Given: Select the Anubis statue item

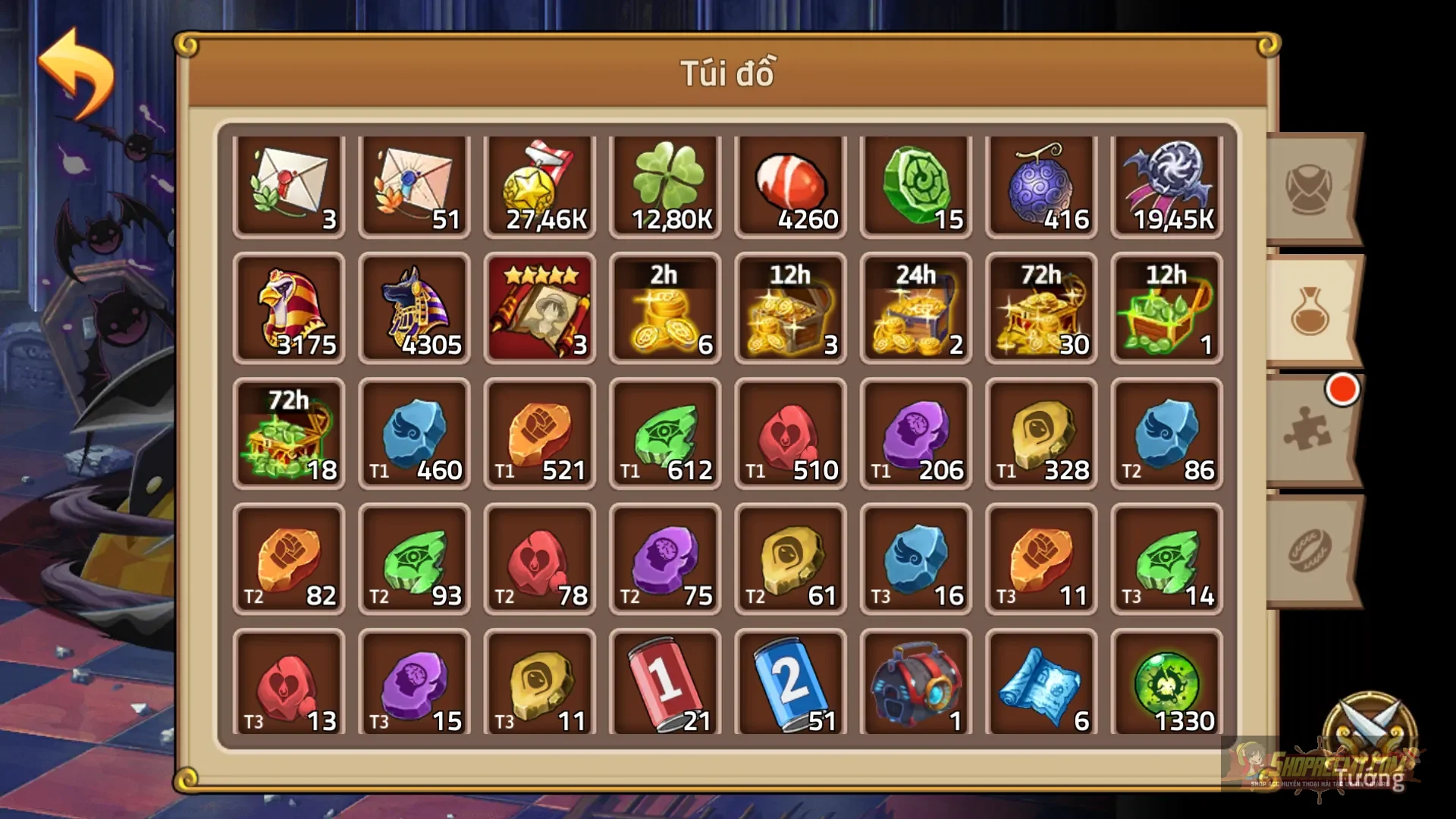Looking at the screenshot, I should (x=415, y=309).
